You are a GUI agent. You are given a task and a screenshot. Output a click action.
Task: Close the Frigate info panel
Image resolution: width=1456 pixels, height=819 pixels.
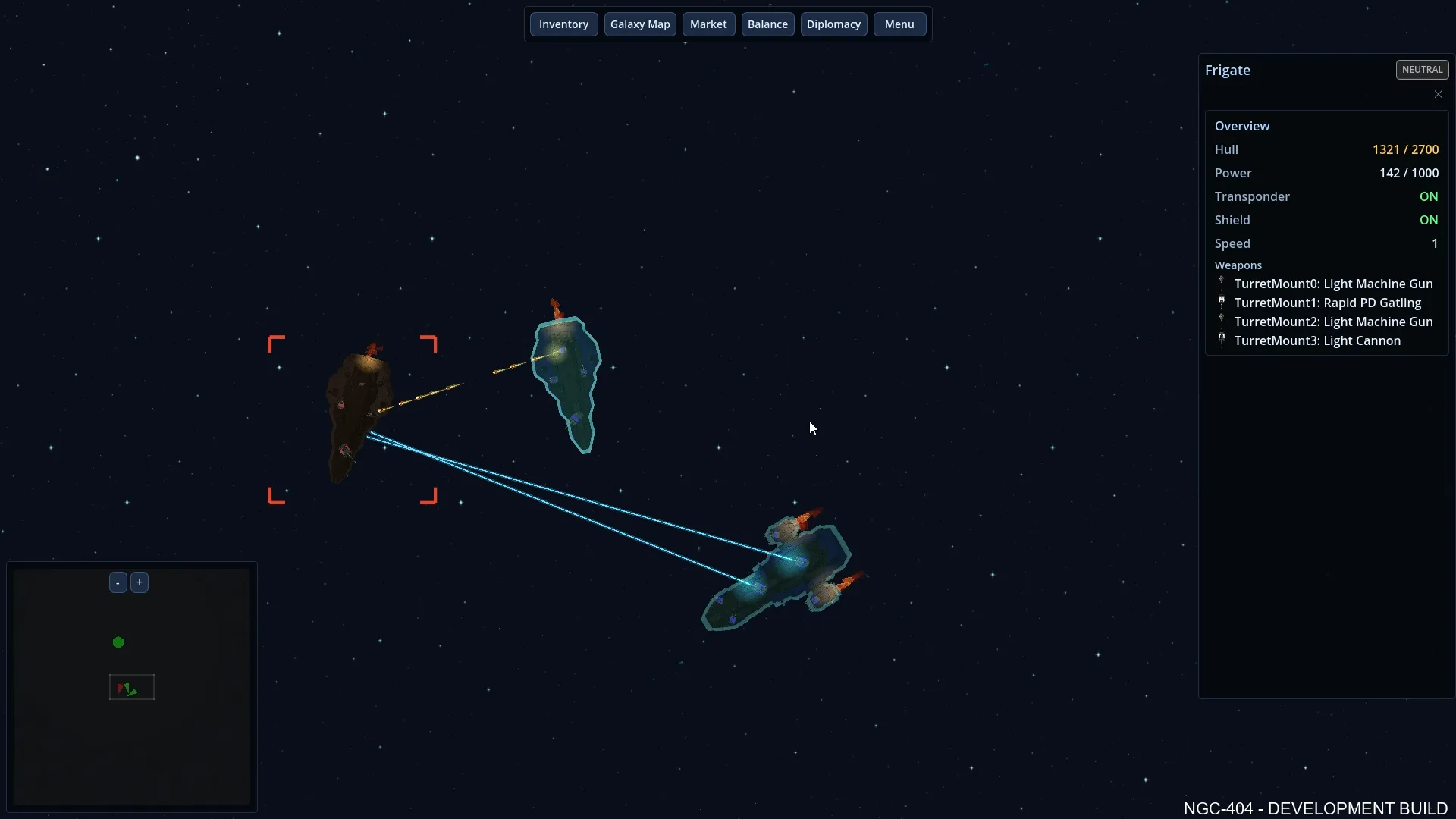[1438, 93]
